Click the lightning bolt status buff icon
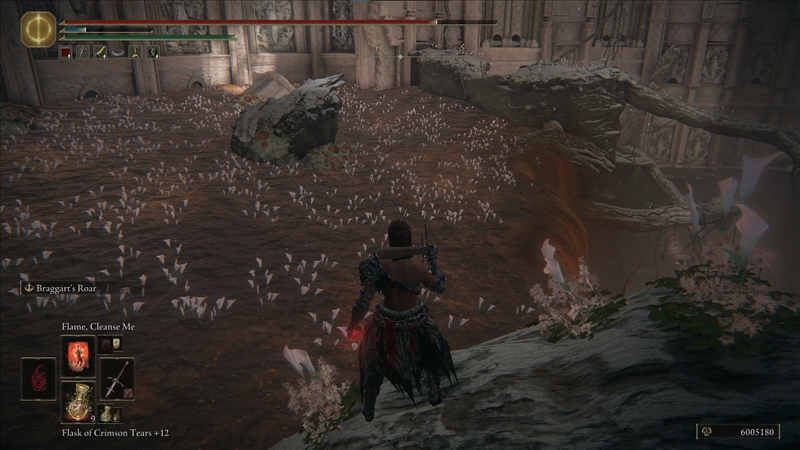This screenshot has width=800, height=450. [153, 51]
